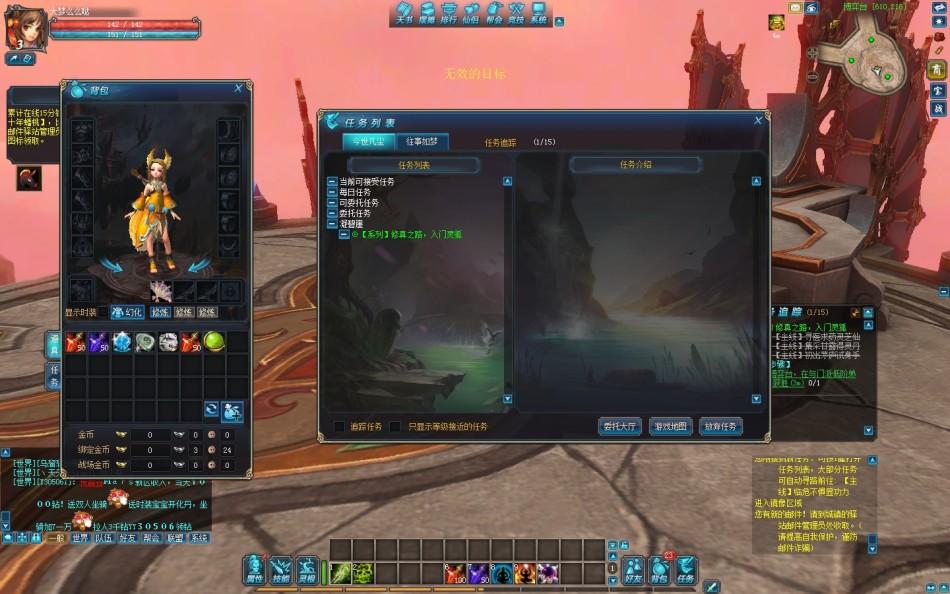The image size is (950, 594).
Task: Abandon quest with 放弃任务 button
Action: point(720,426)
